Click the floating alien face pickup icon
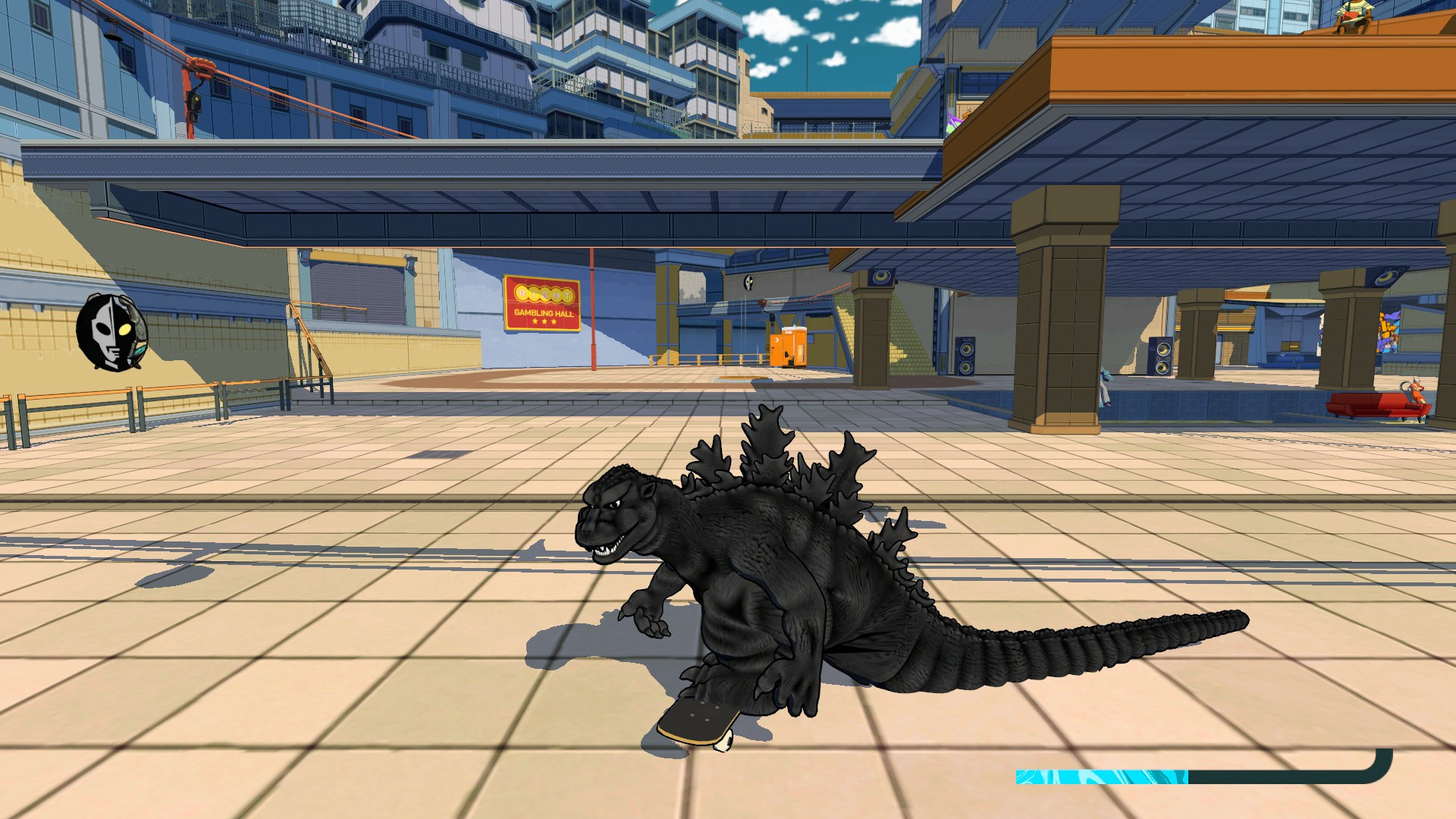Image resolution: width=1456 pixels, height=819 pixels. click(748, 282)
